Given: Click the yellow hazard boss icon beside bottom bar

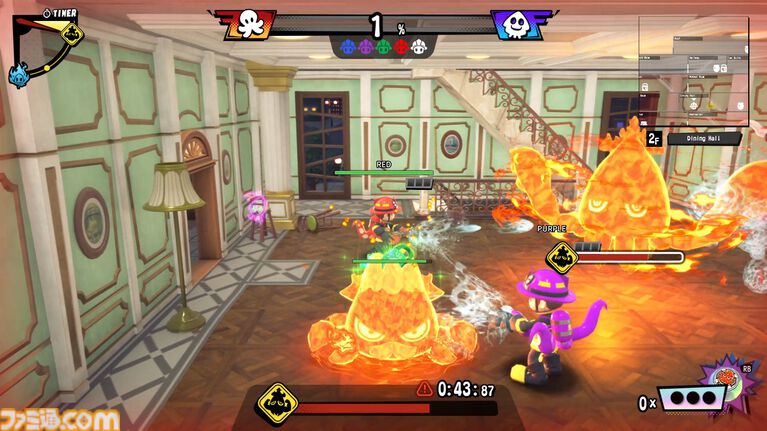Looking at the screenshot, I should click(277, 404).
